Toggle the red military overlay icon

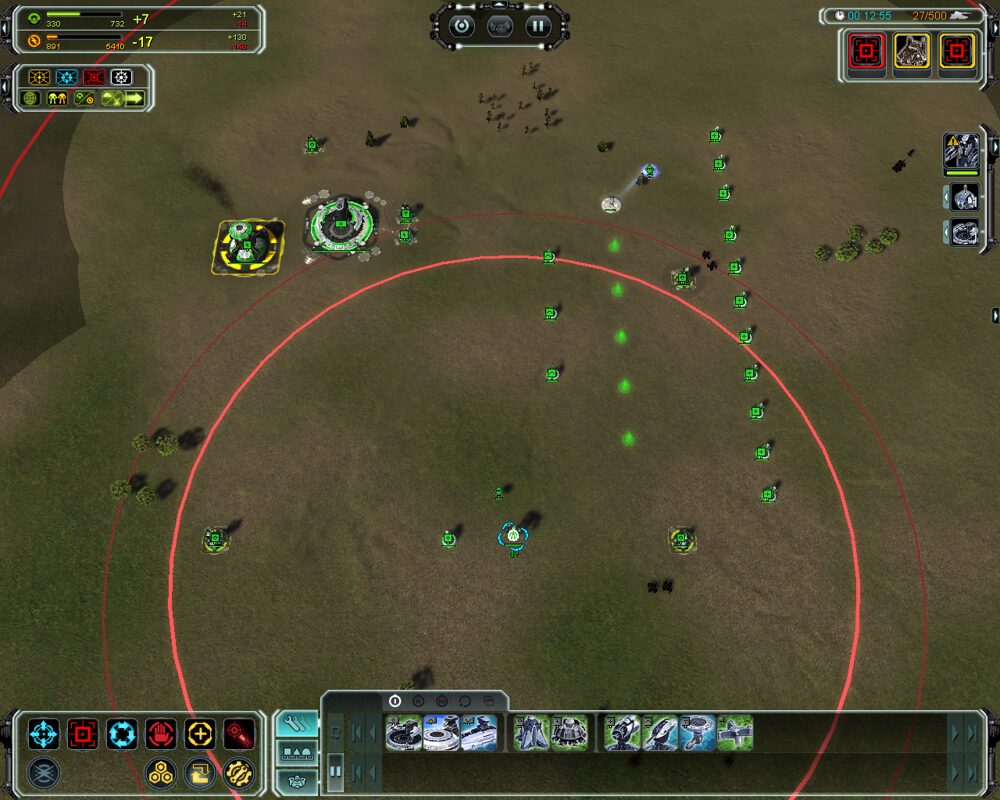pyautogui.click(x=93, y=77)
